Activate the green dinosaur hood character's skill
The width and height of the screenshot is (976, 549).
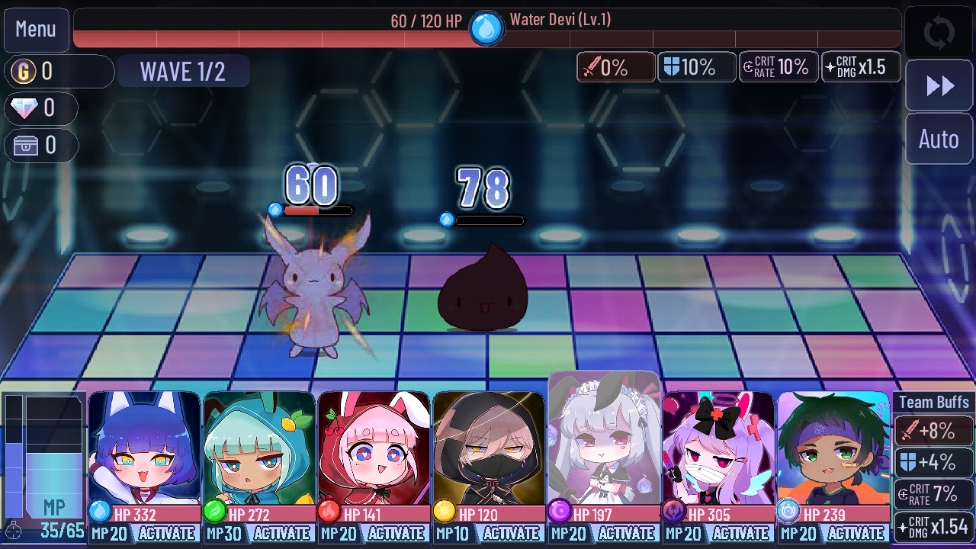click(282, 534)
